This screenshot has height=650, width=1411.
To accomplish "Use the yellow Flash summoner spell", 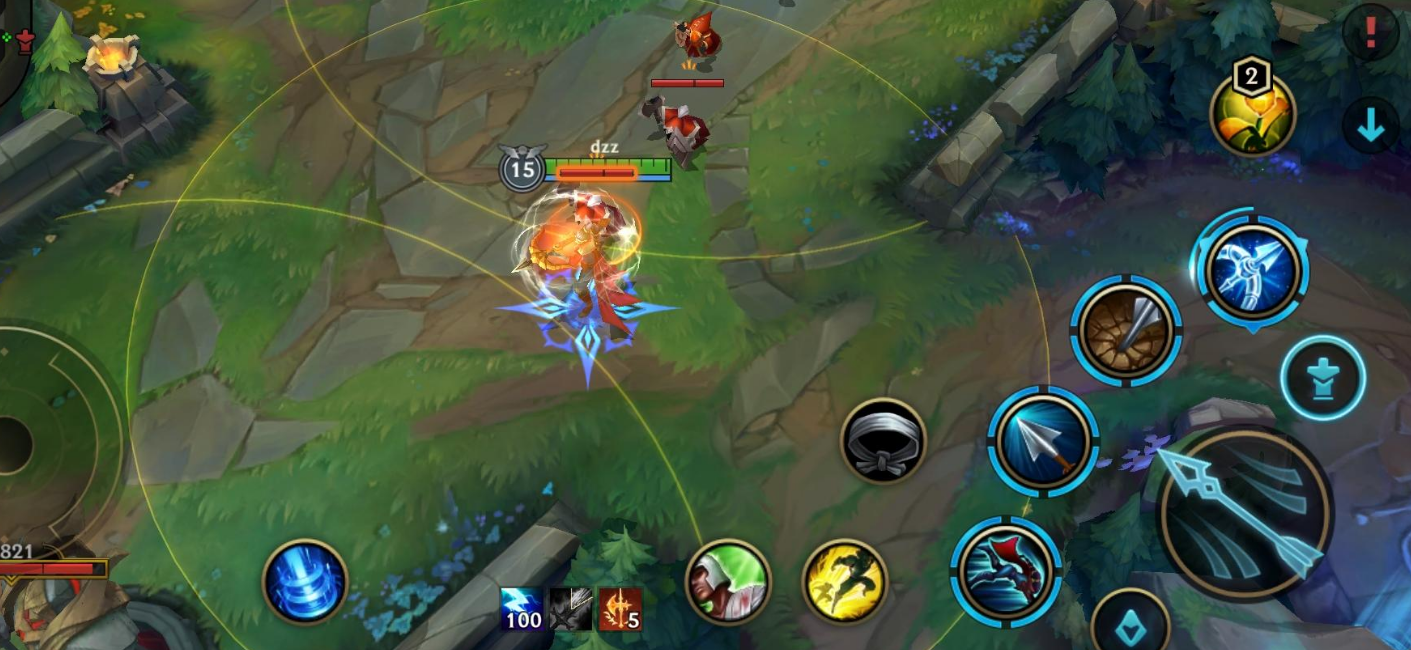I will pyautogui.click(x=845, y=581).
